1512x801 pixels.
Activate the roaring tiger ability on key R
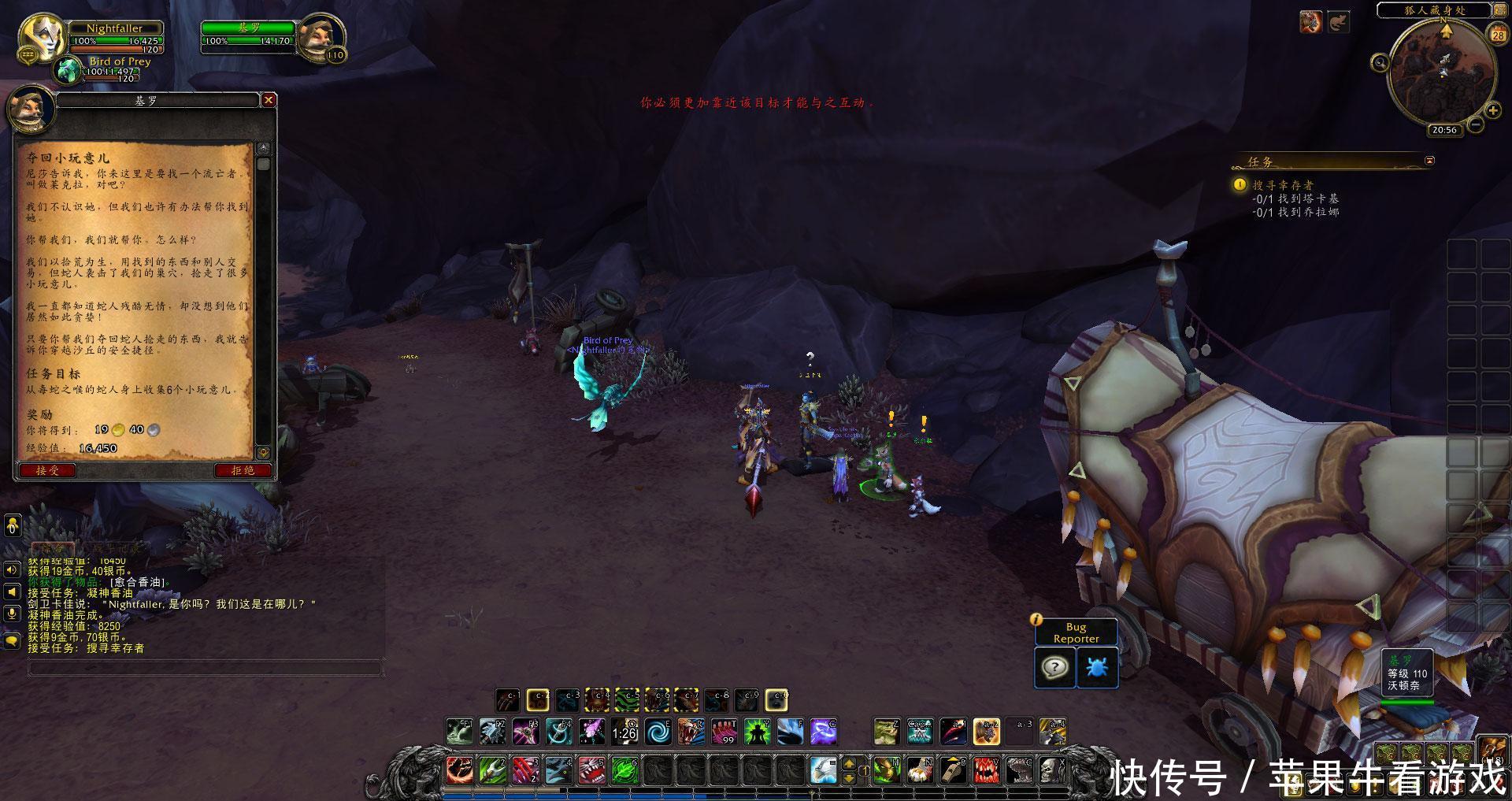pos(691,732)
